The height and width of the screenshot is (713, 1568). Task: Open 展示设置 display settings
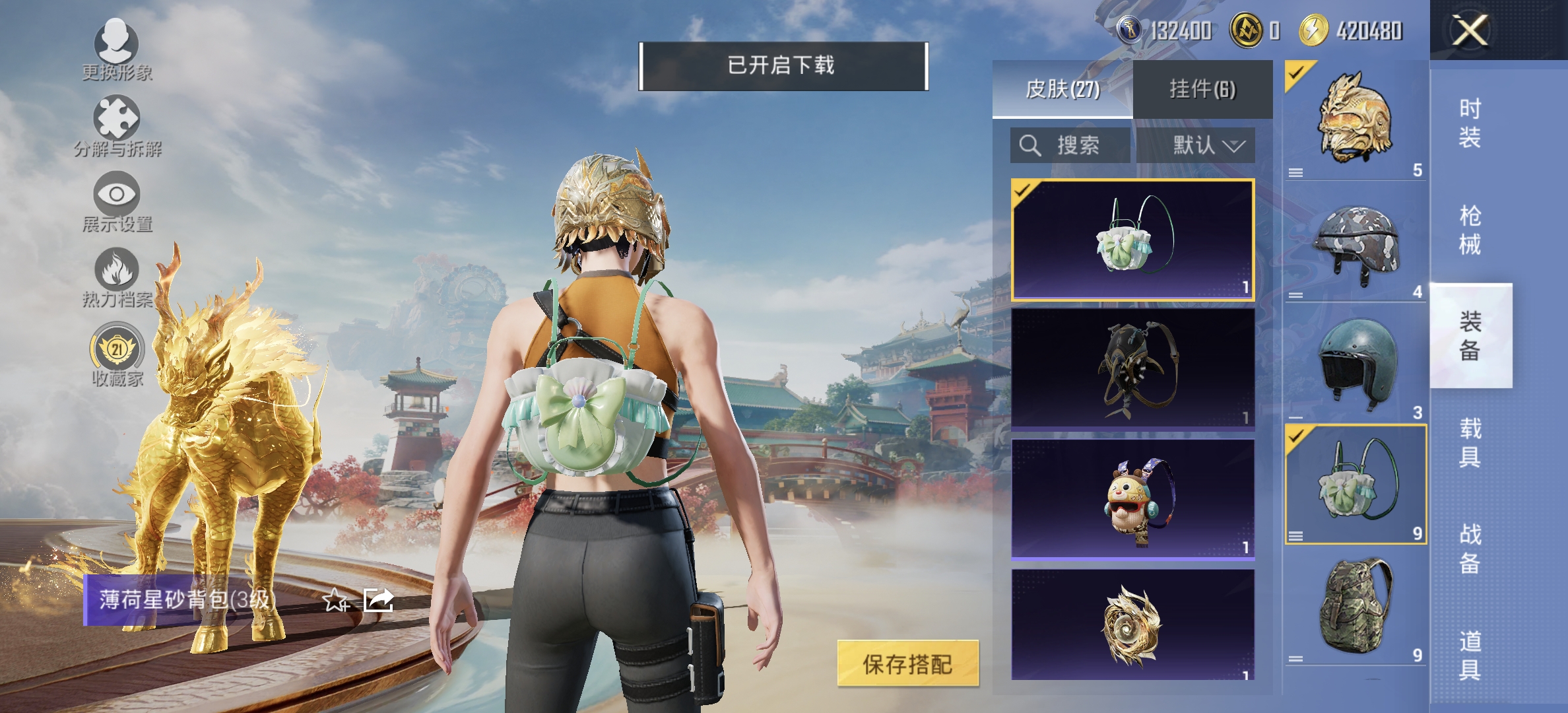point(117,201)
